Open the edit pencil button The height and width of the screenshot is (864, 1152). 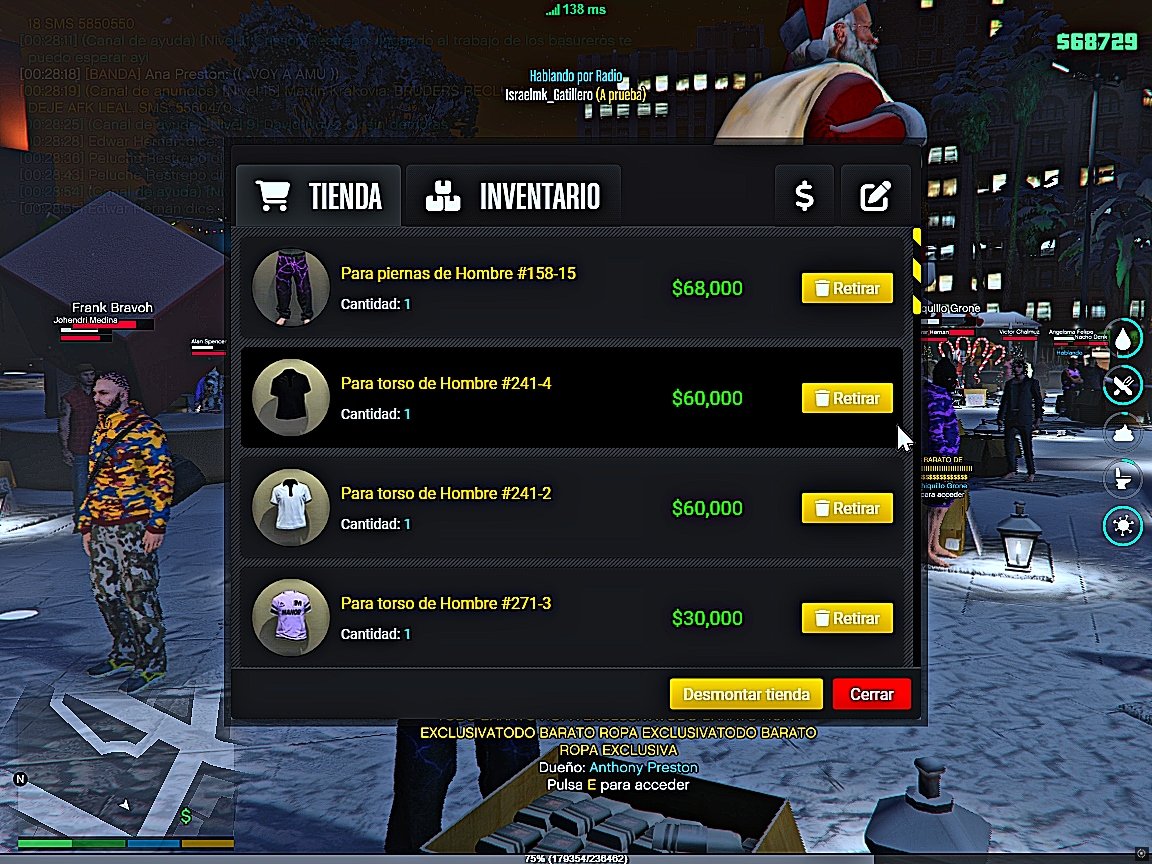click(x=875, y=196)
